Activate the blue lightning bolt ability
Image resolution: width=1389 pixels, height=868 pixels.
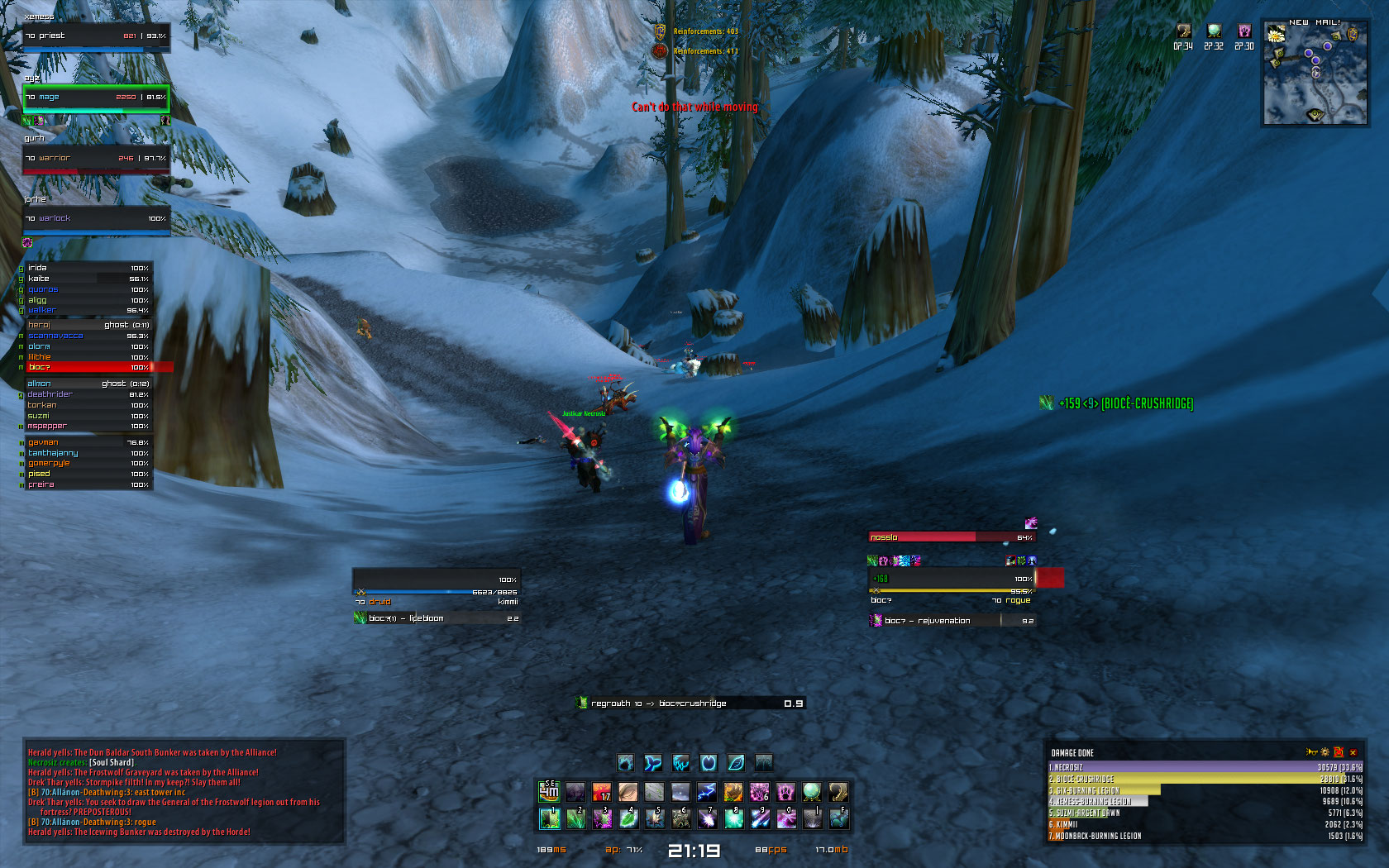[706, 793]
